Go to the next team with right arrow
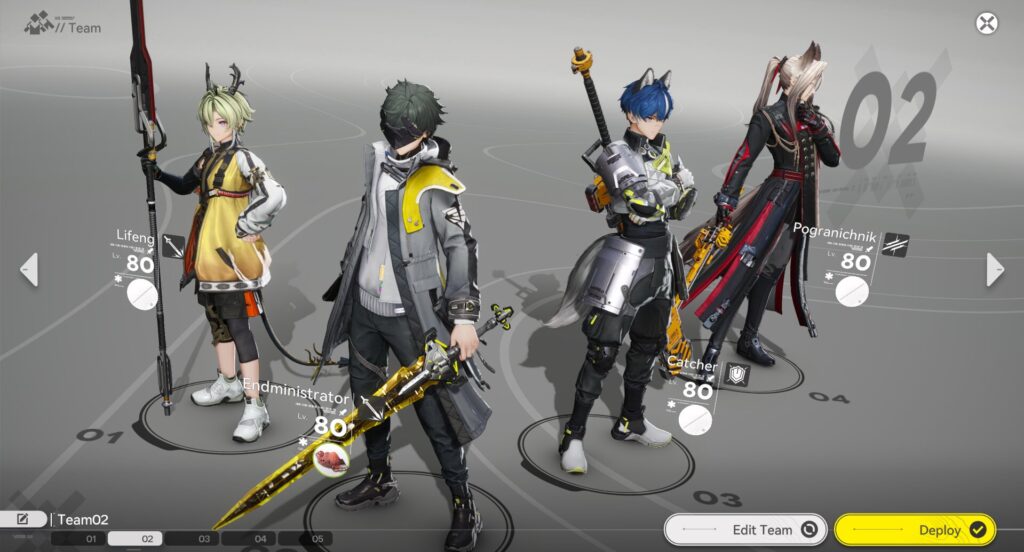 995,269
